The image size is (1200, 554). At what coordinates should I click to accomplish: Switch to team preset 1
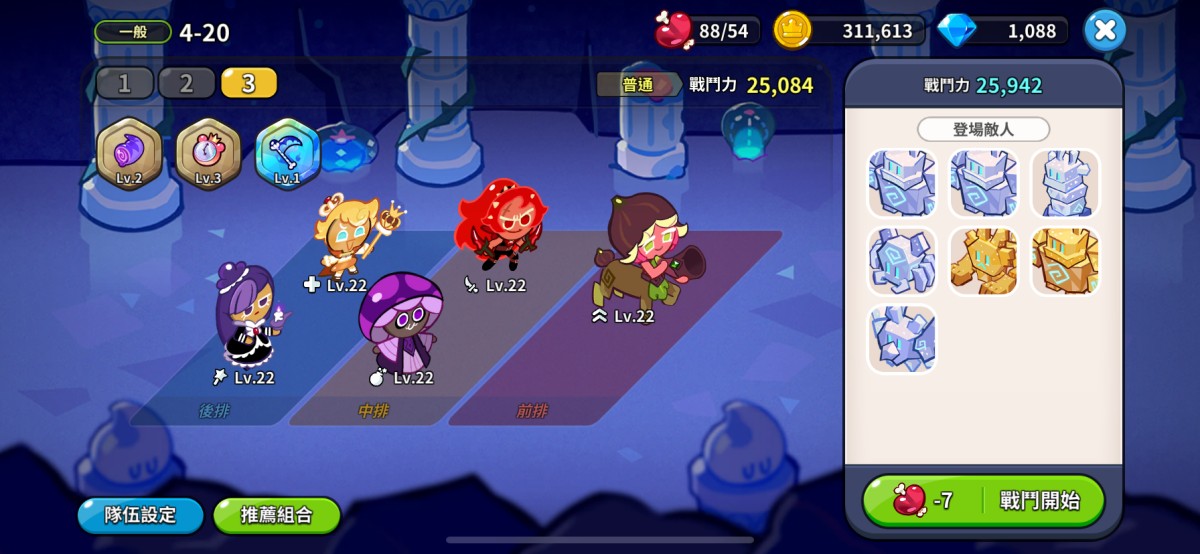pyautogui.click(x=125, y=83)
